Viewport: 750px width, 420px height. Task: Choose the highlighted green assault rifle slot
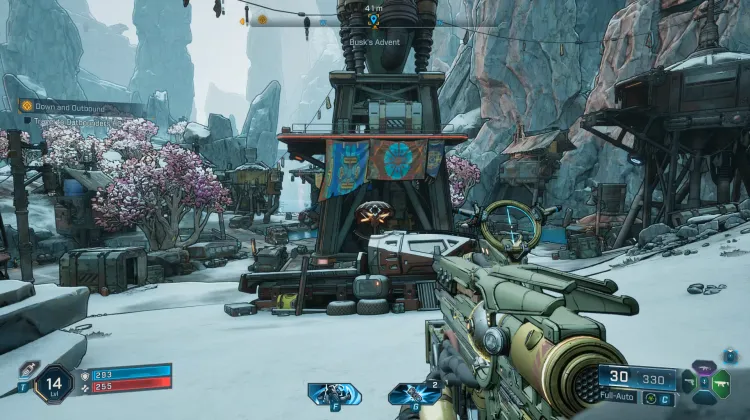coord(721,383)
